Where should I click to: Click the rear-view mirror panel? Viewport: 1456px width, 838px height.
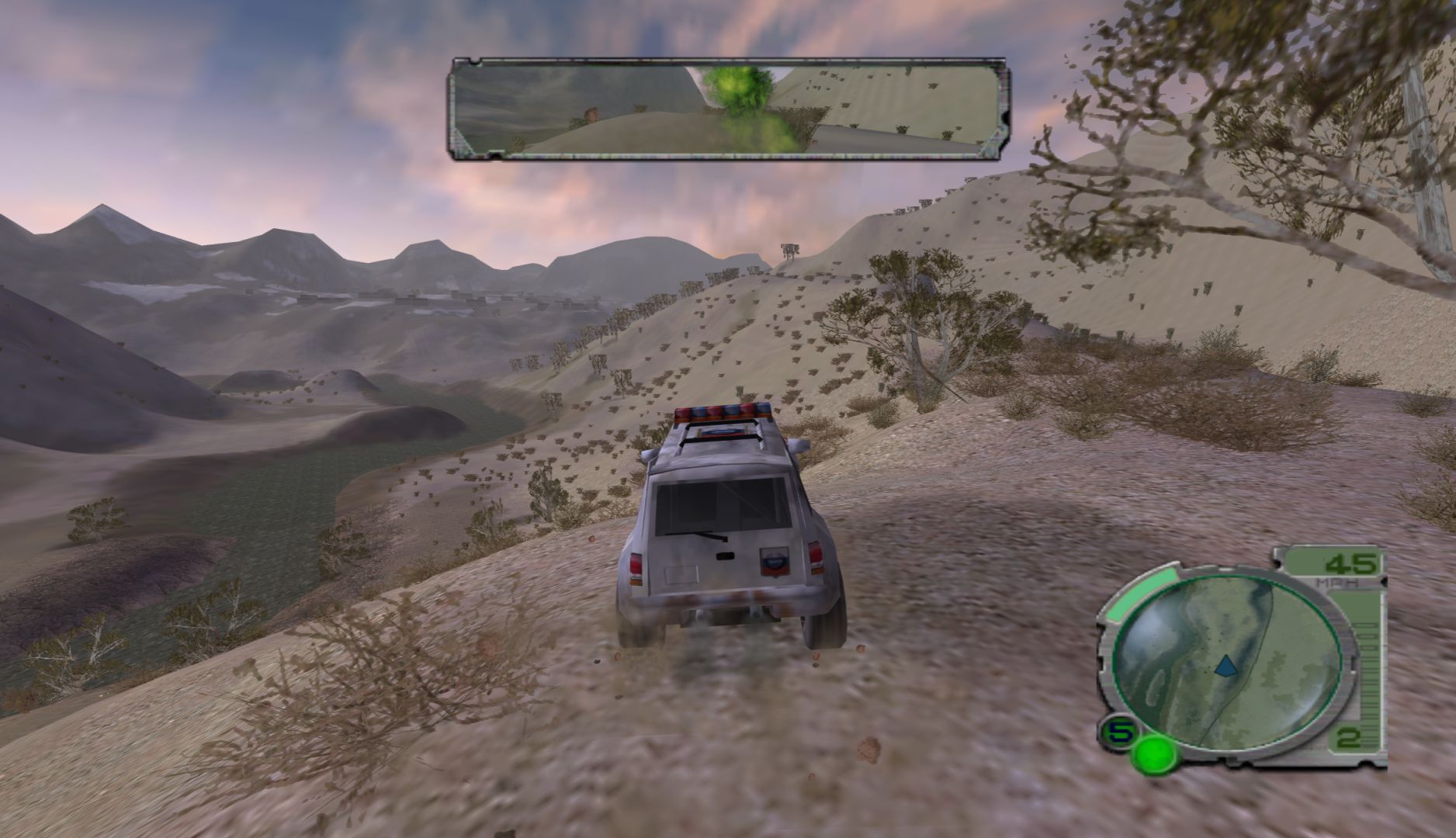click(x=726, y=109)
